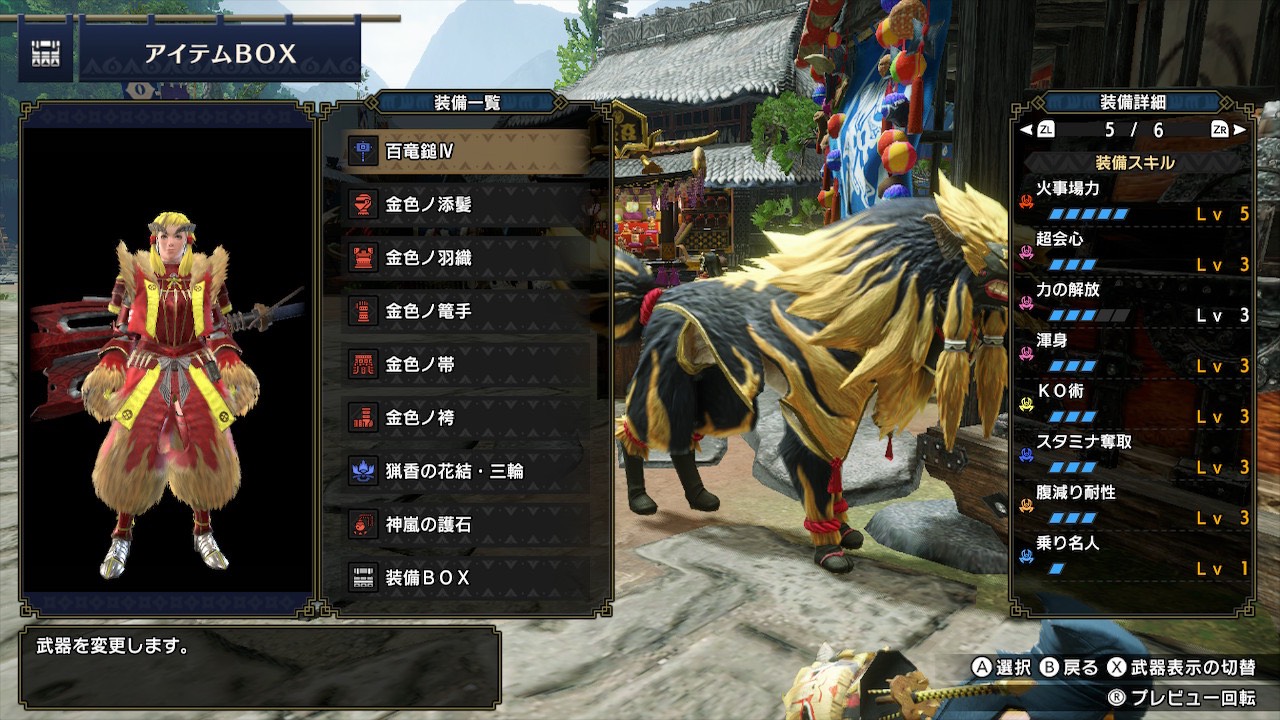Pick the 力の解放 skill row
The width and height of the screenshot is (1280, 720).
click(1134, 302)
